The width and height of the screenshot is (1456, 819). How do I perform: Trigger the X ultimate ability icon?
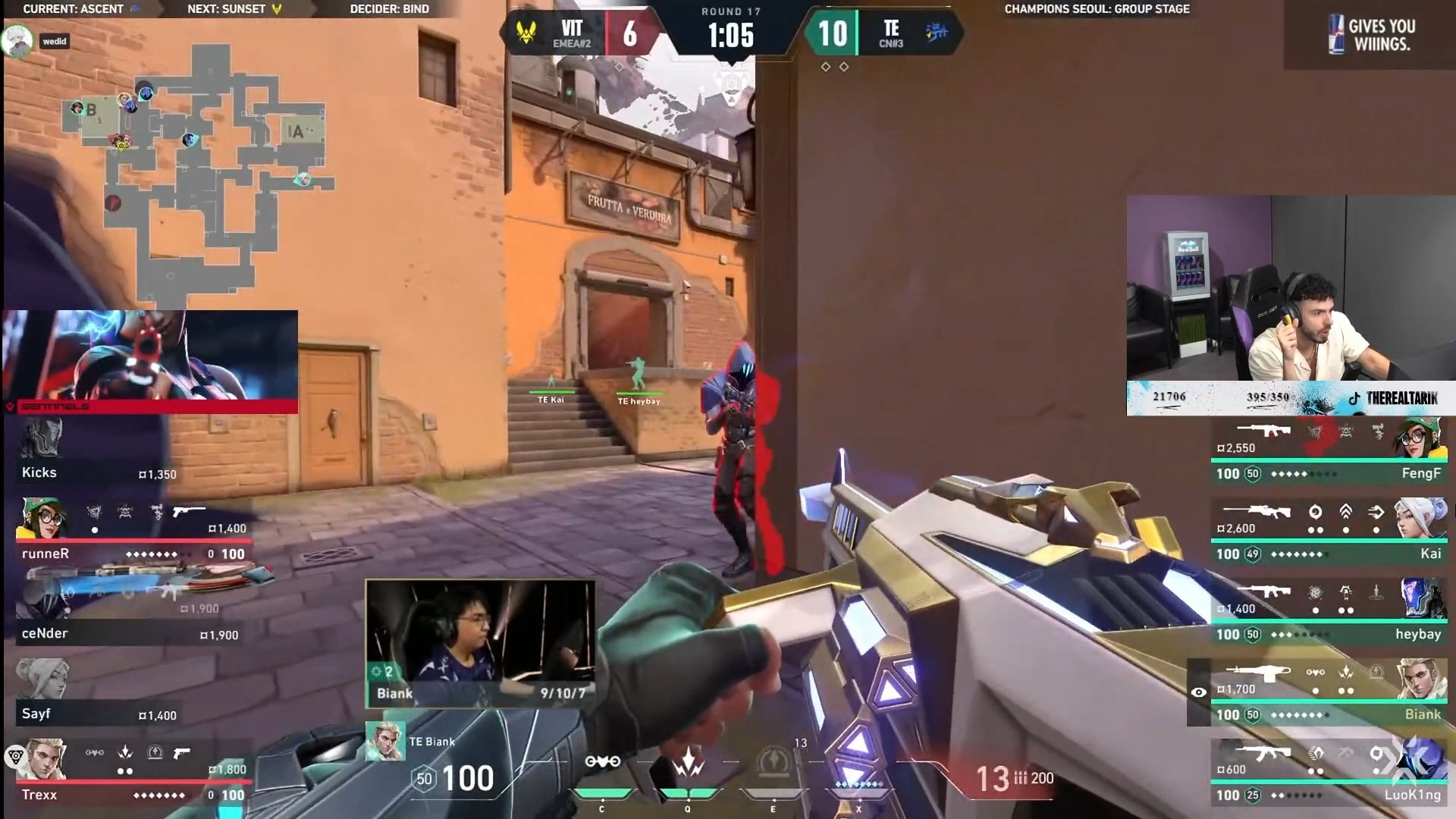pyautogui.click(x=858, y=762)
